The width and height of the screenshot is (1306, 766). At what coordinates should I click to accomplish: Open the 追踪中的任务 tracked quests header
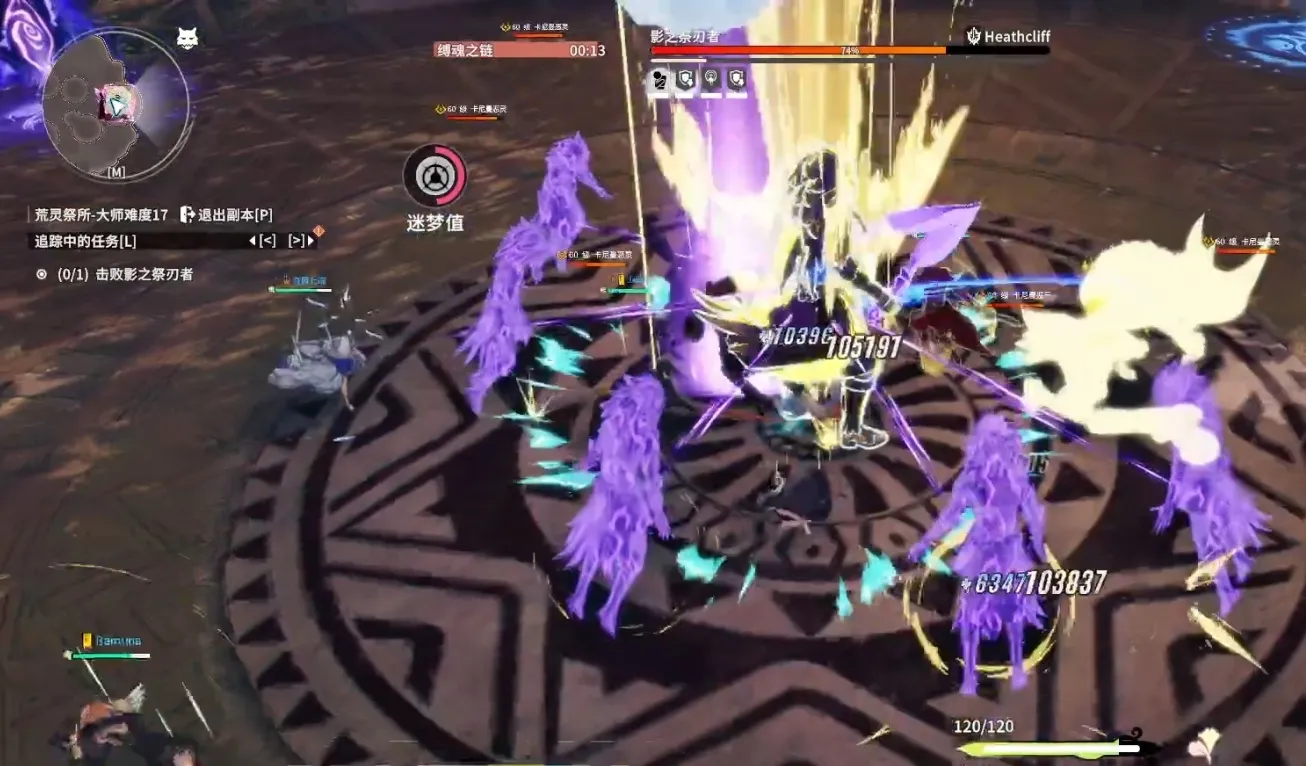coord(86,240)
